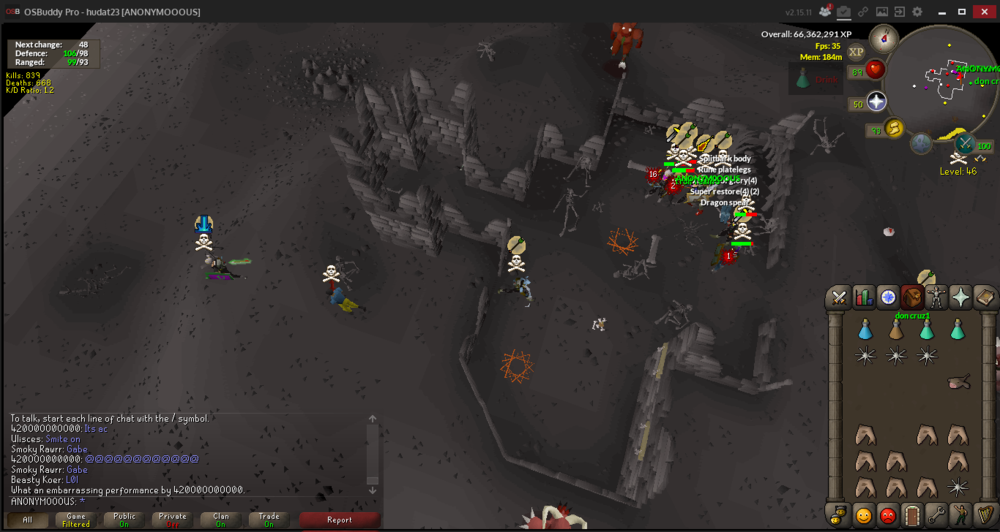Toggle run with the energy orb
Screen dimensions: 1000x532
coord(894,128)
